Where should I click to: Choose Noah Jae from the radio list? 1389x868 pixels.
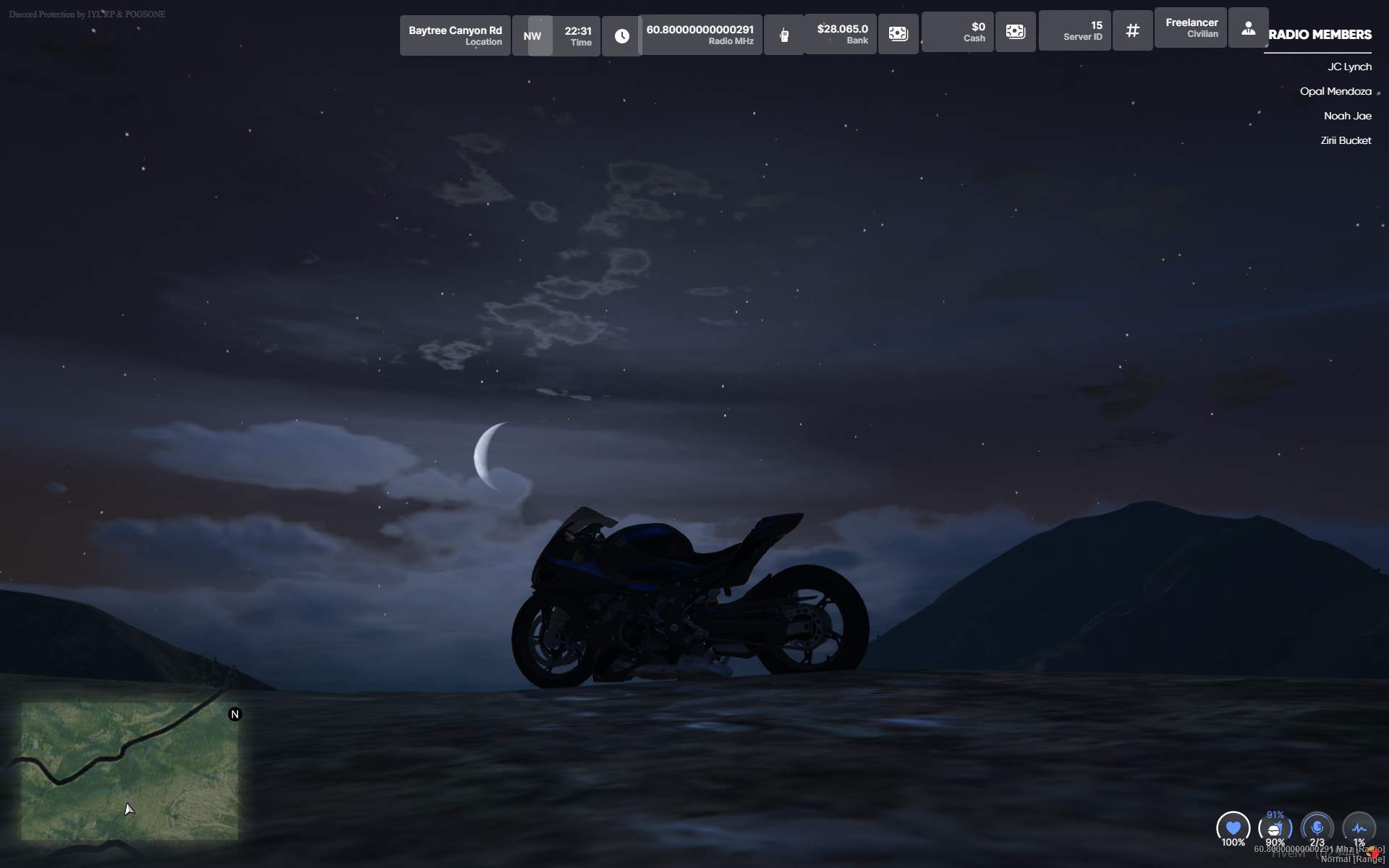(1347, 116)
